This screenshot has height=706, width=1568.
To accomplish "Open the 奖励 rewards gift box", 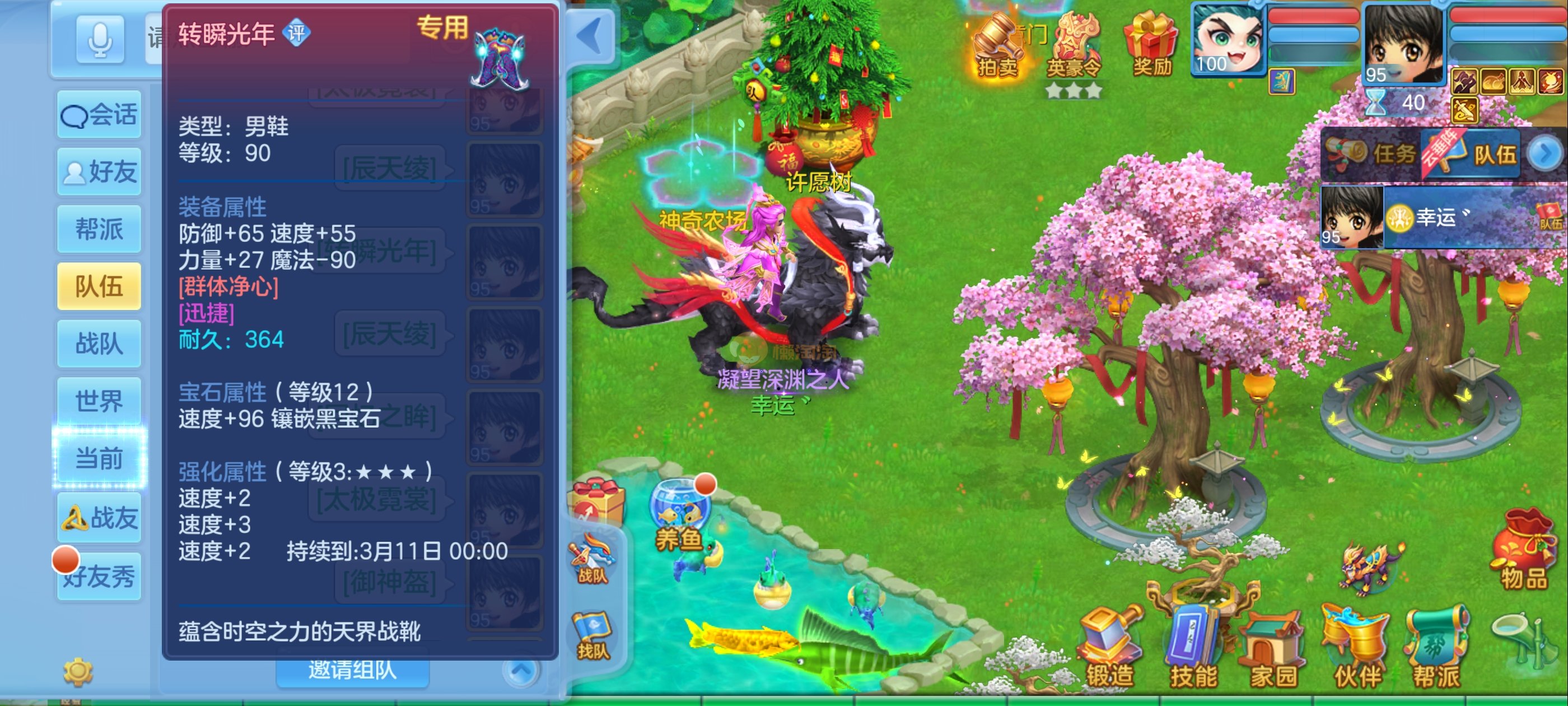I will pyautogui.click(x=1151, y=46).
